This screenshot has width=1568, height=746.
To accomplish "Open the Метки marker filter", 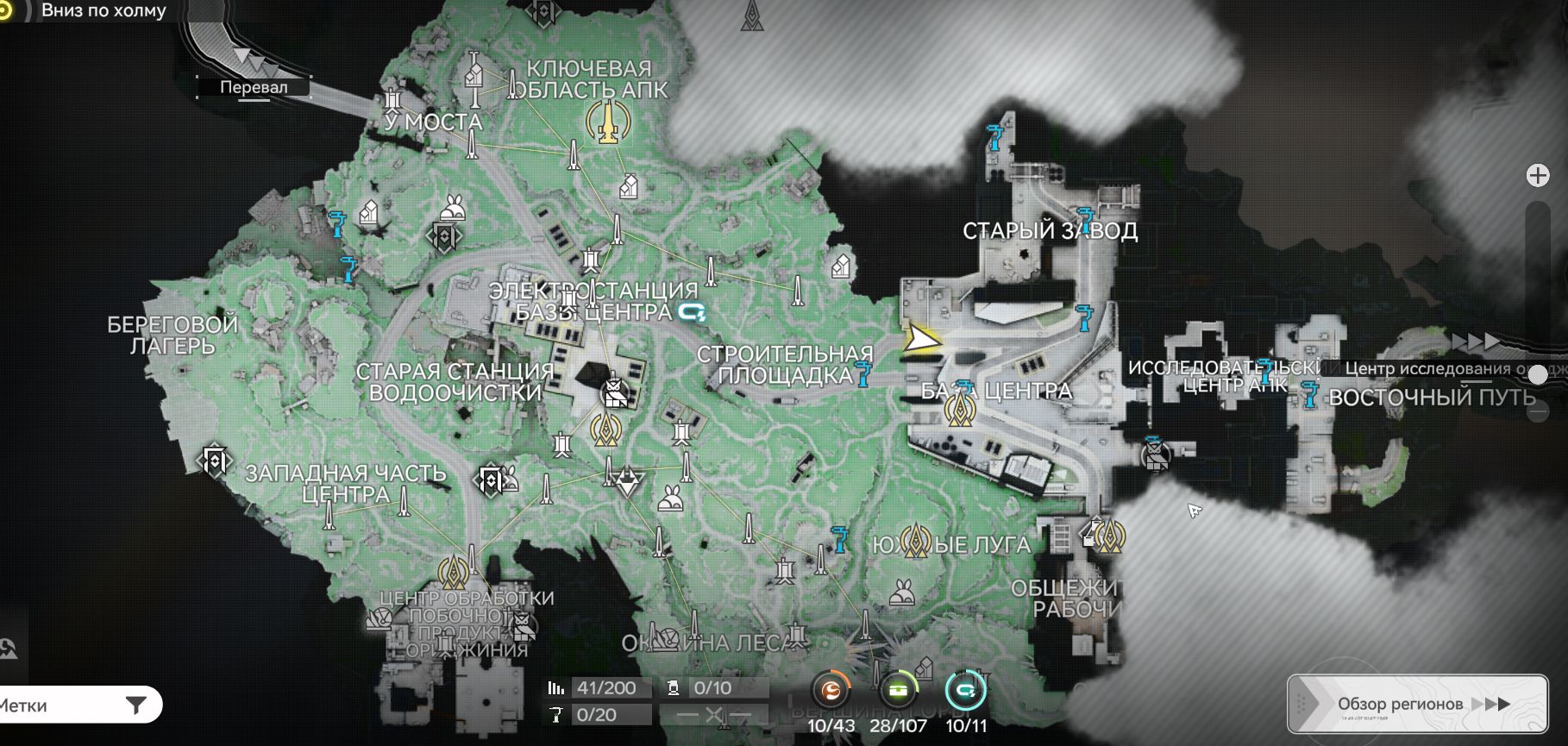I will (x=78, y=705).
